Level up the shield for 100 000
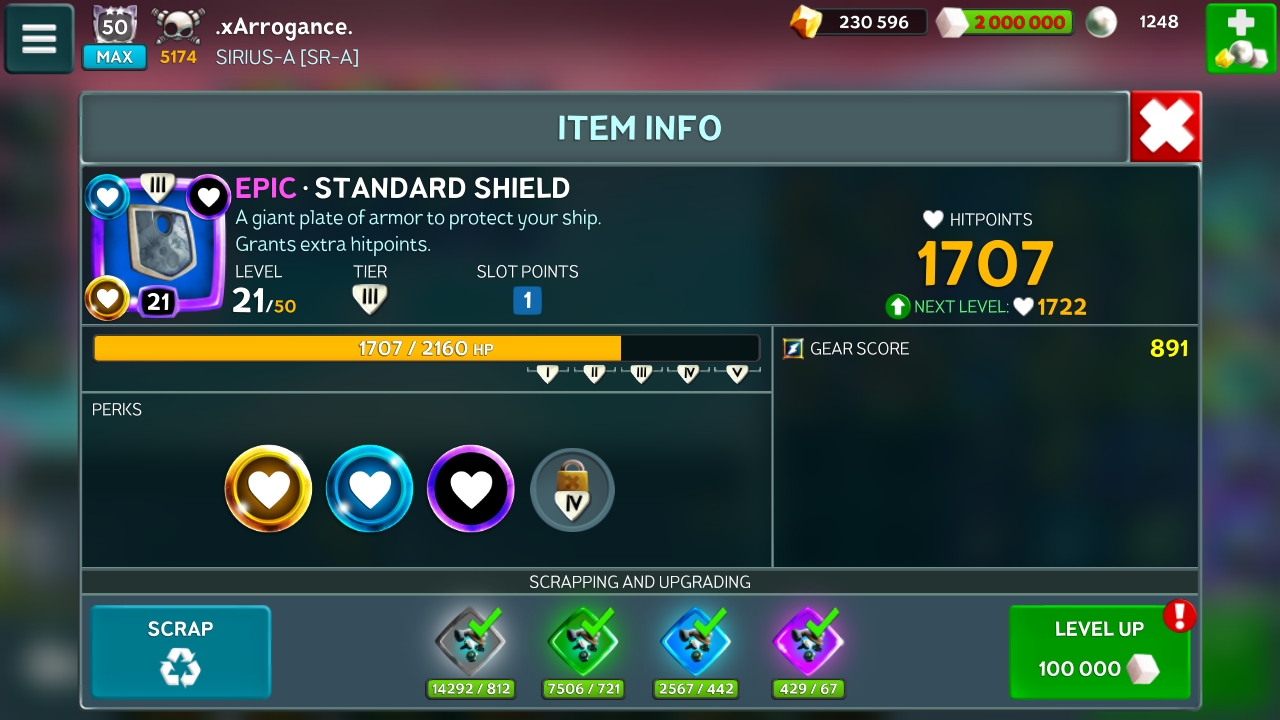 pos(1099,651)
